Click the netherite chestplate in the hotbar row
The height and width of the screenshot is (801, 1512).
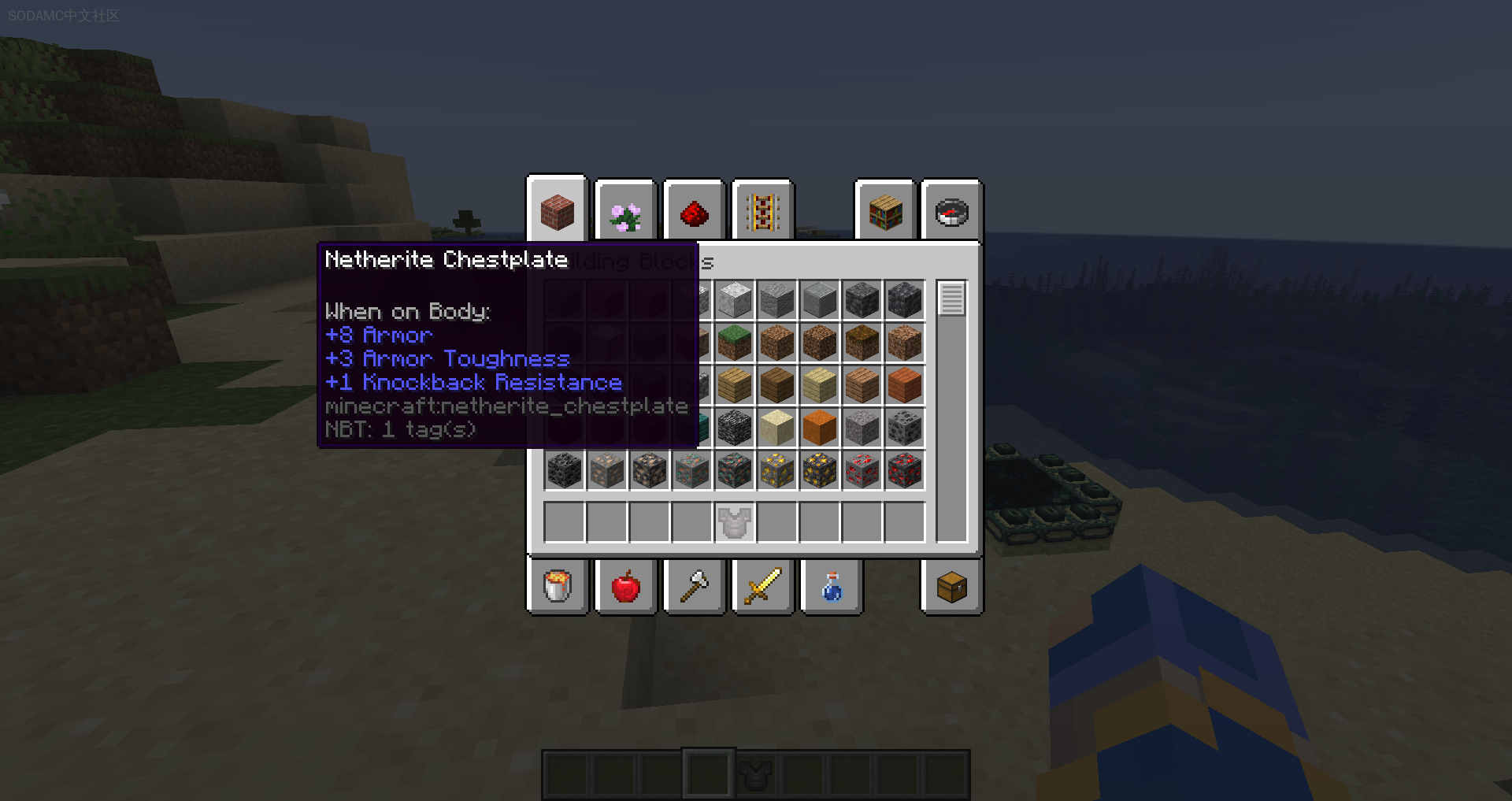tap(735, 522)
